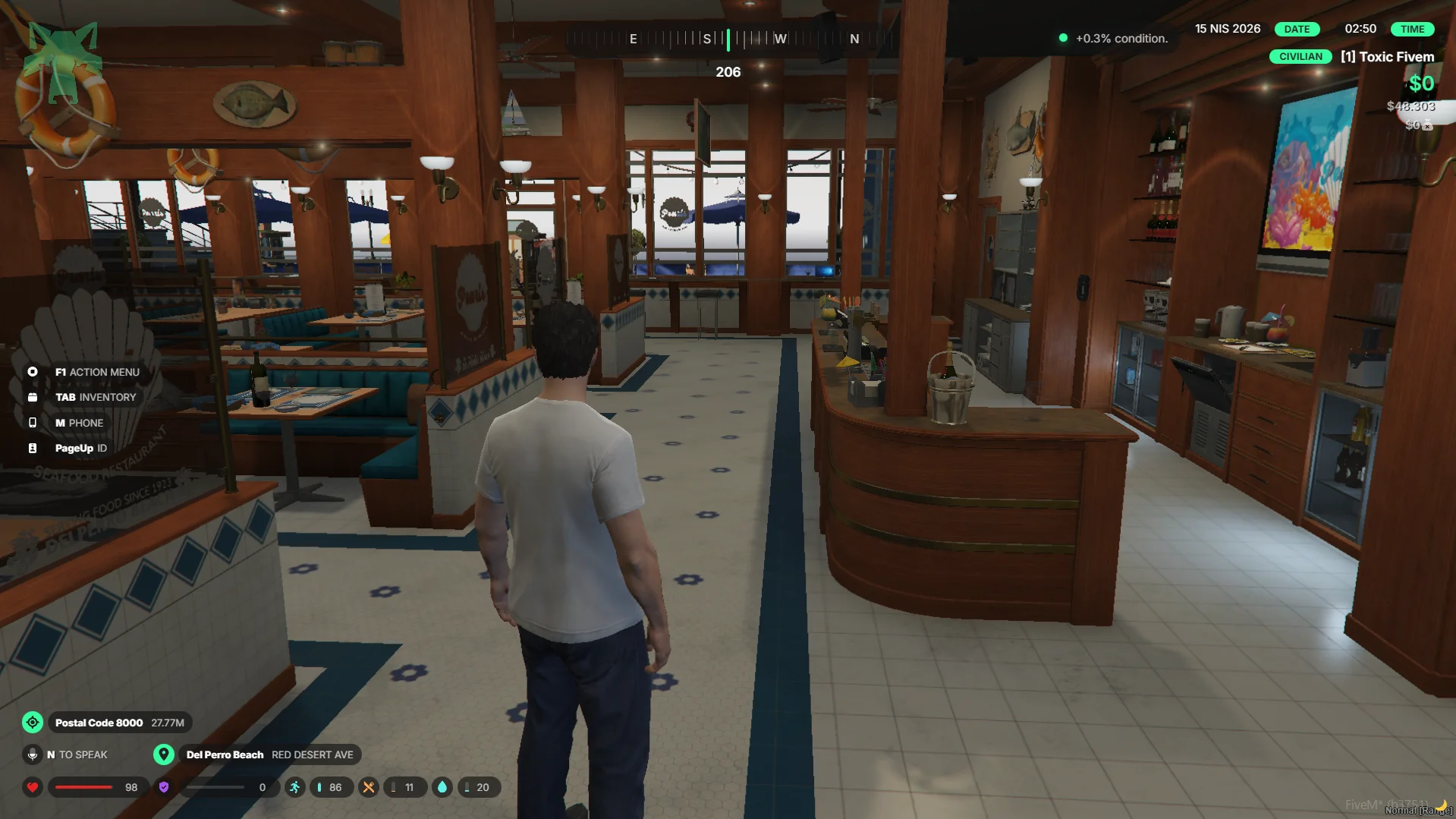Image resolution: width=1456 pixels, height=819 pixels.
Task: Click the green DATE badge
Action: coord(1296,29)
